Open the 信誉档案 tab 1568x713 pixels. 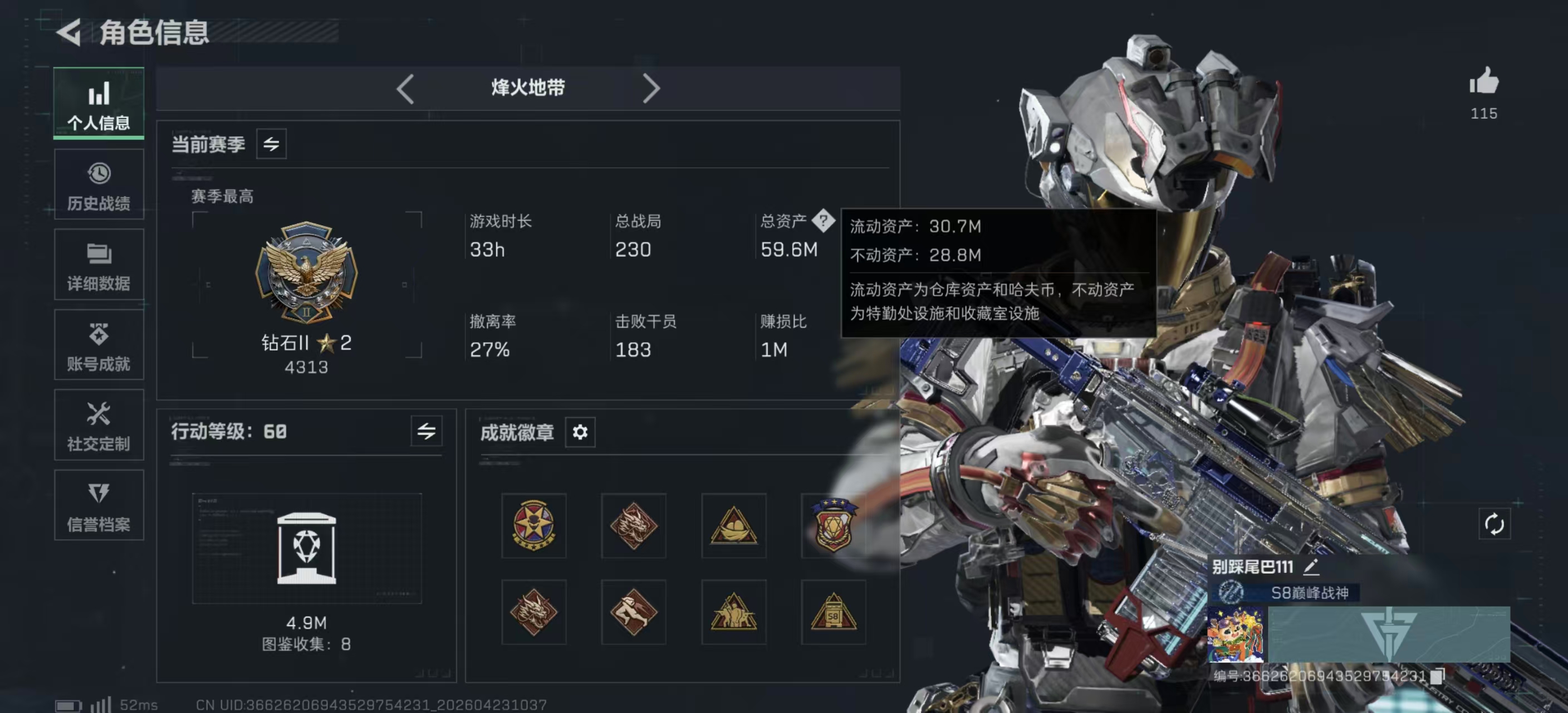click(x=99, y=505)
